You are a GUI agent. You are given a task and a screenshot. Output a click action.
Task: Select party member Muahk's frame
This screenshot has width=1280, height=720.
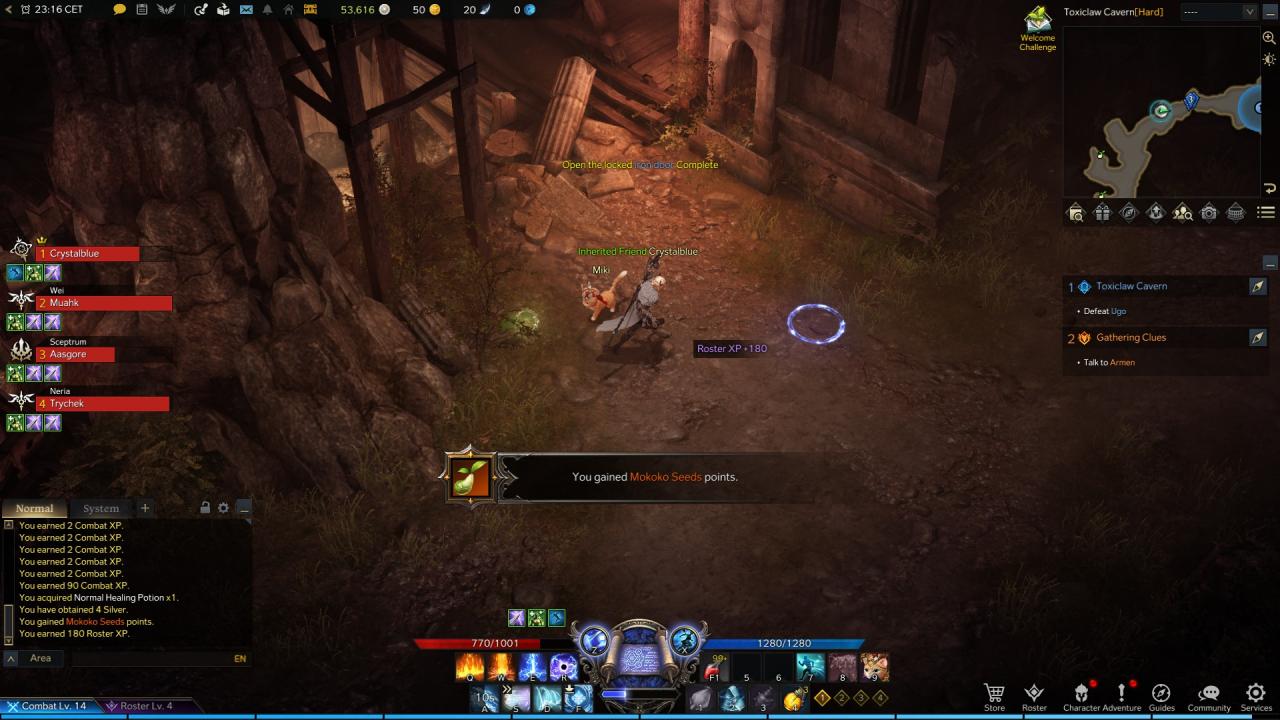[x=104, y=303]
